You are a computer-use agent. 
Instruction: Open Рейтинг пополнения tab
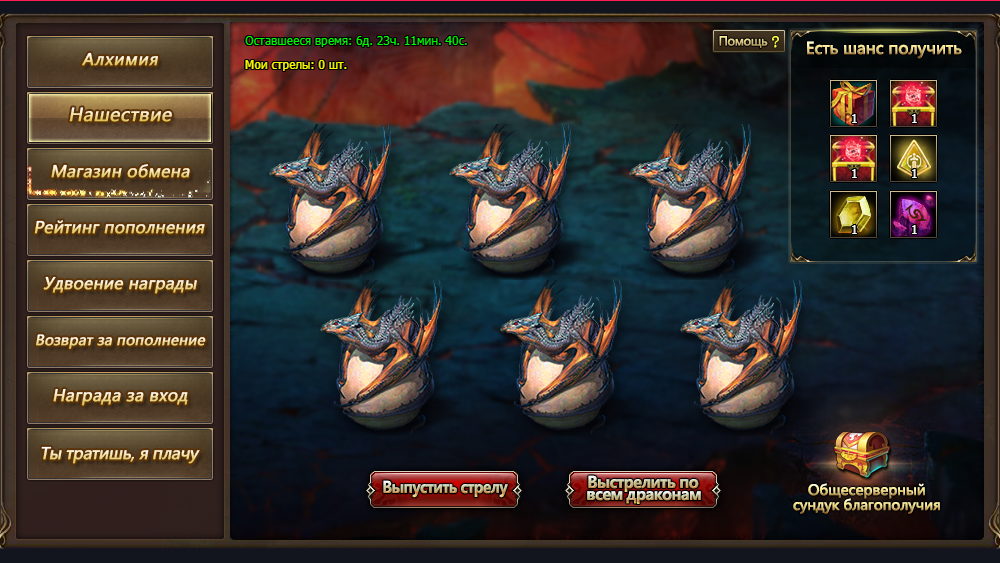[x=120, y=229]
